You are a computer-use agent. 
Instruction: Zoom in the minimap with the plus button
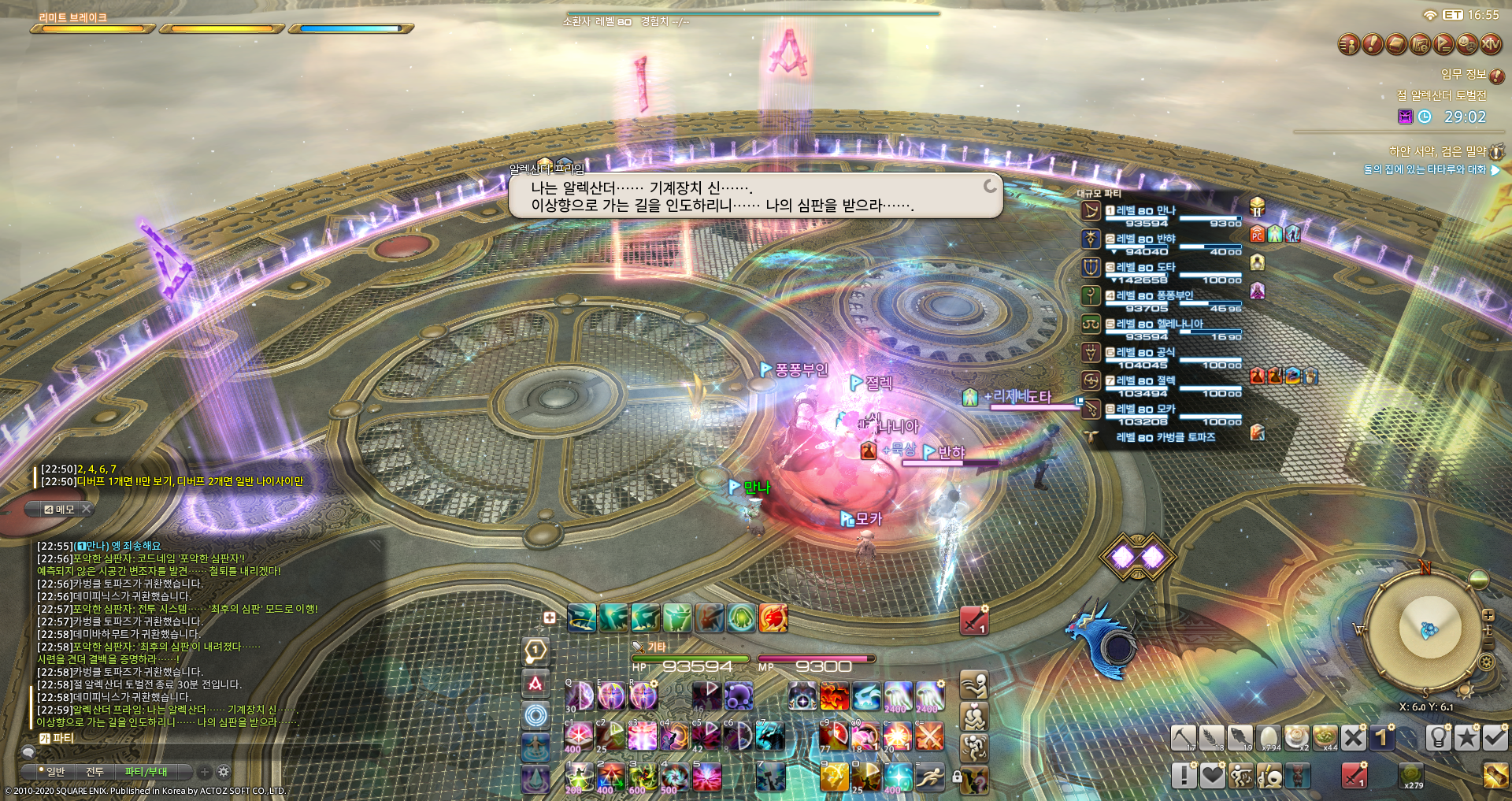tap(1488, 615)
